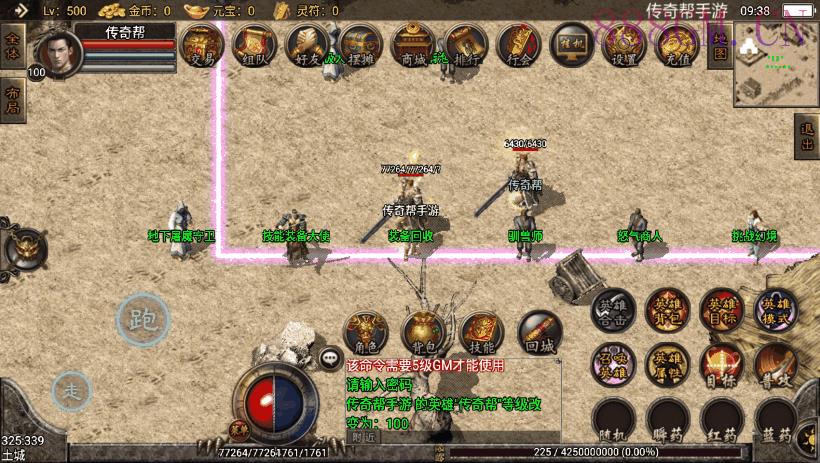Enter the 商城 shop
The image size is (820, 463).
coord(411,45)
